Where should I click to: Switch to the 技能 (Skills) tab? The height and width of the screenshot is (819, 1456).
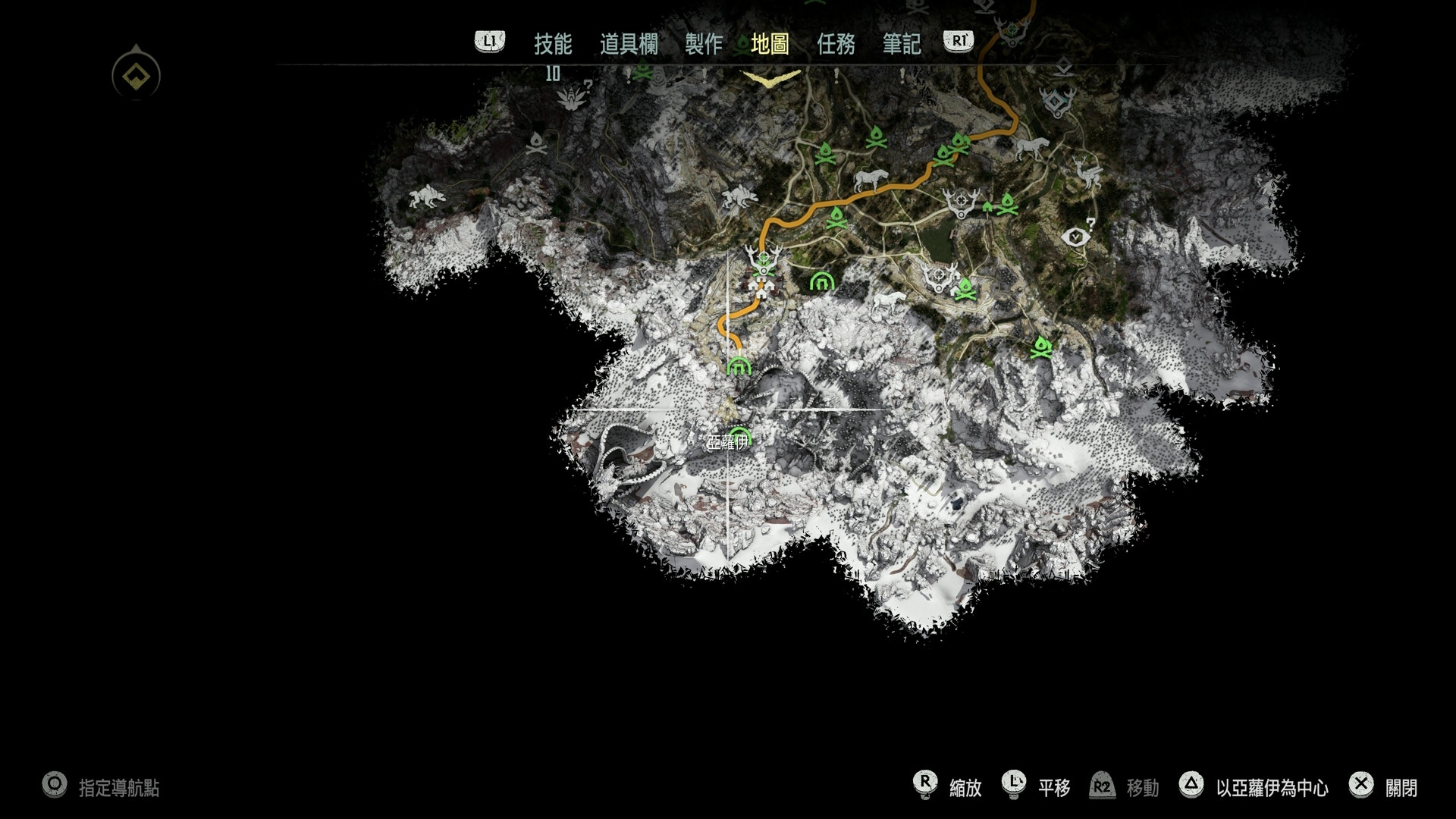tap(552, 44)
